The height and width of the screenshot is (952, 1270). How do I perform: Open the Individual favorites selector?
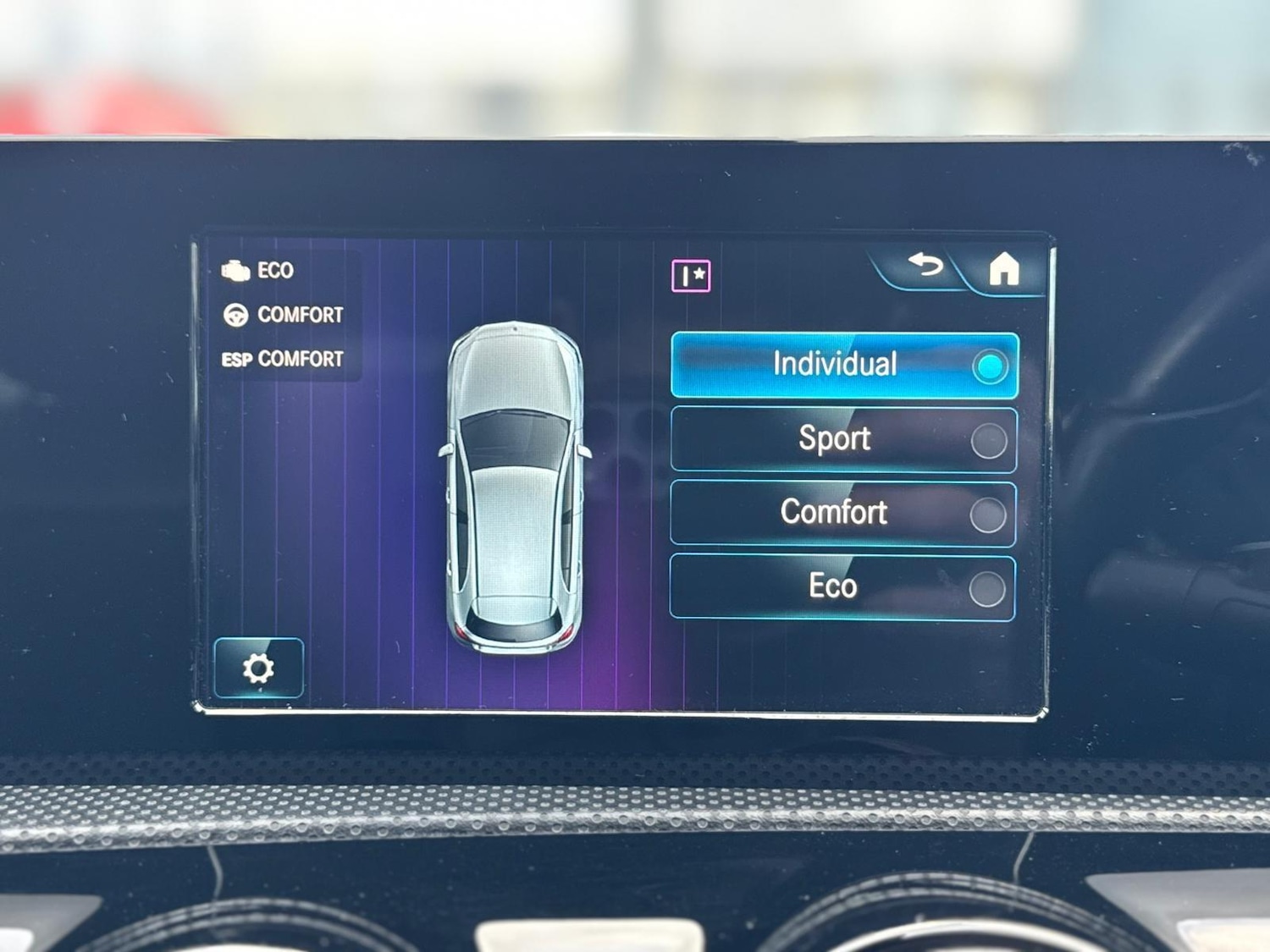pos(691,272)
